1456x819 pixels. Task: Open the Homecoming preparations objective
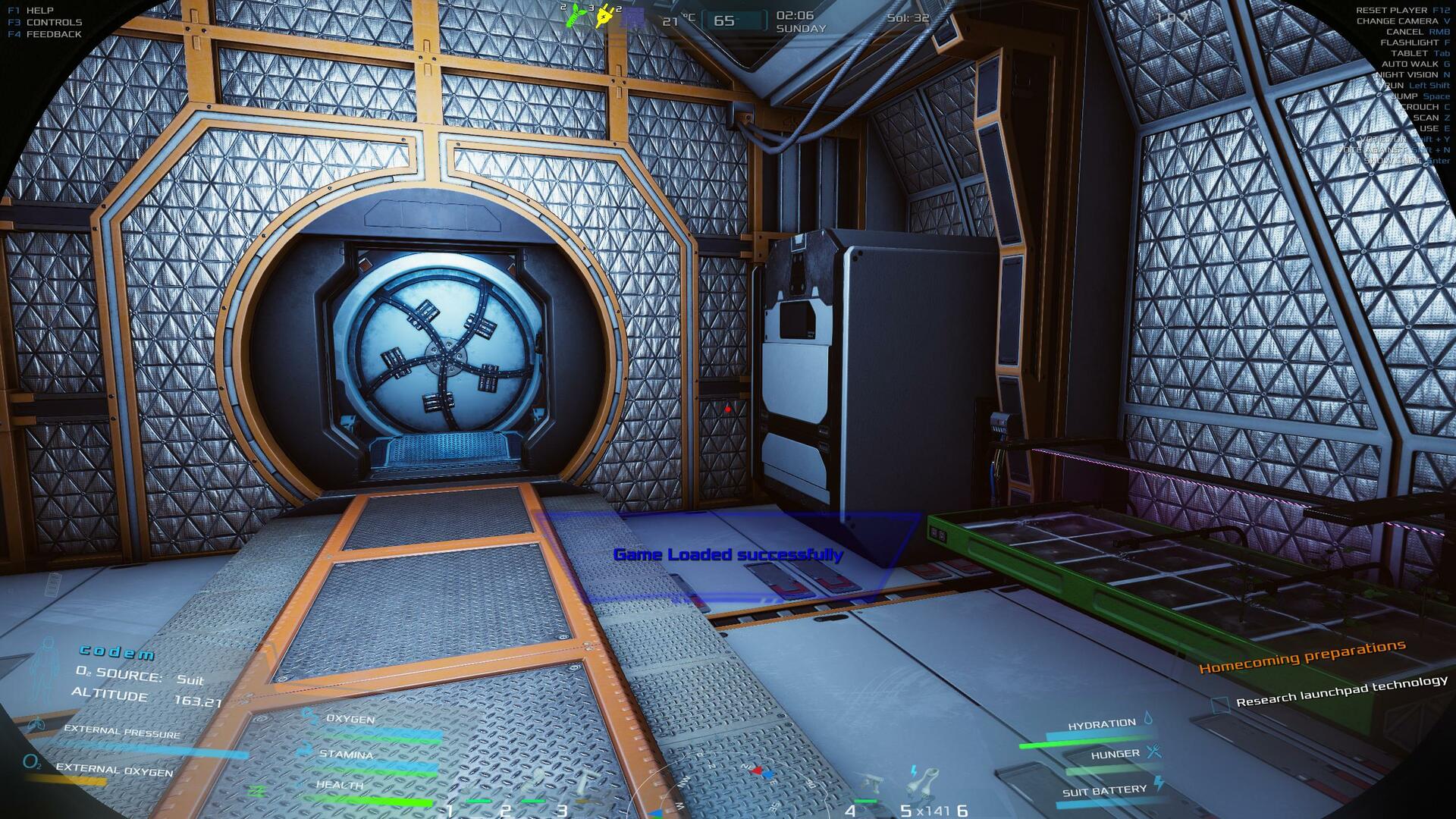pyautogui.click(x=1302, y=656)
